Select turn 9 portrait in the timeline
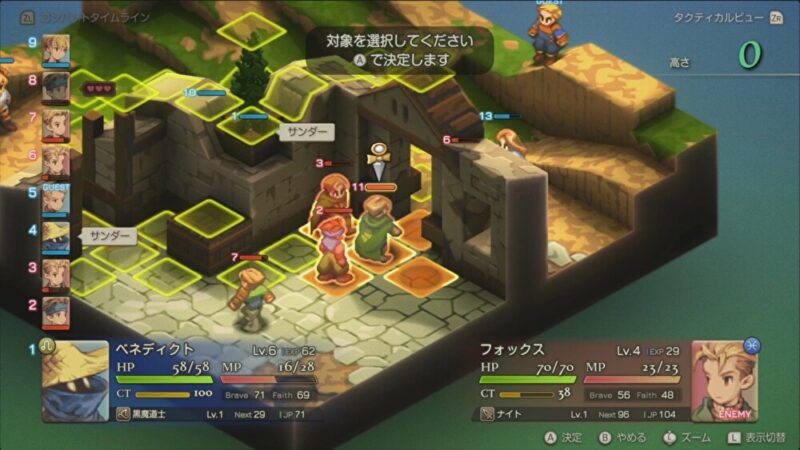 (56, 48)
